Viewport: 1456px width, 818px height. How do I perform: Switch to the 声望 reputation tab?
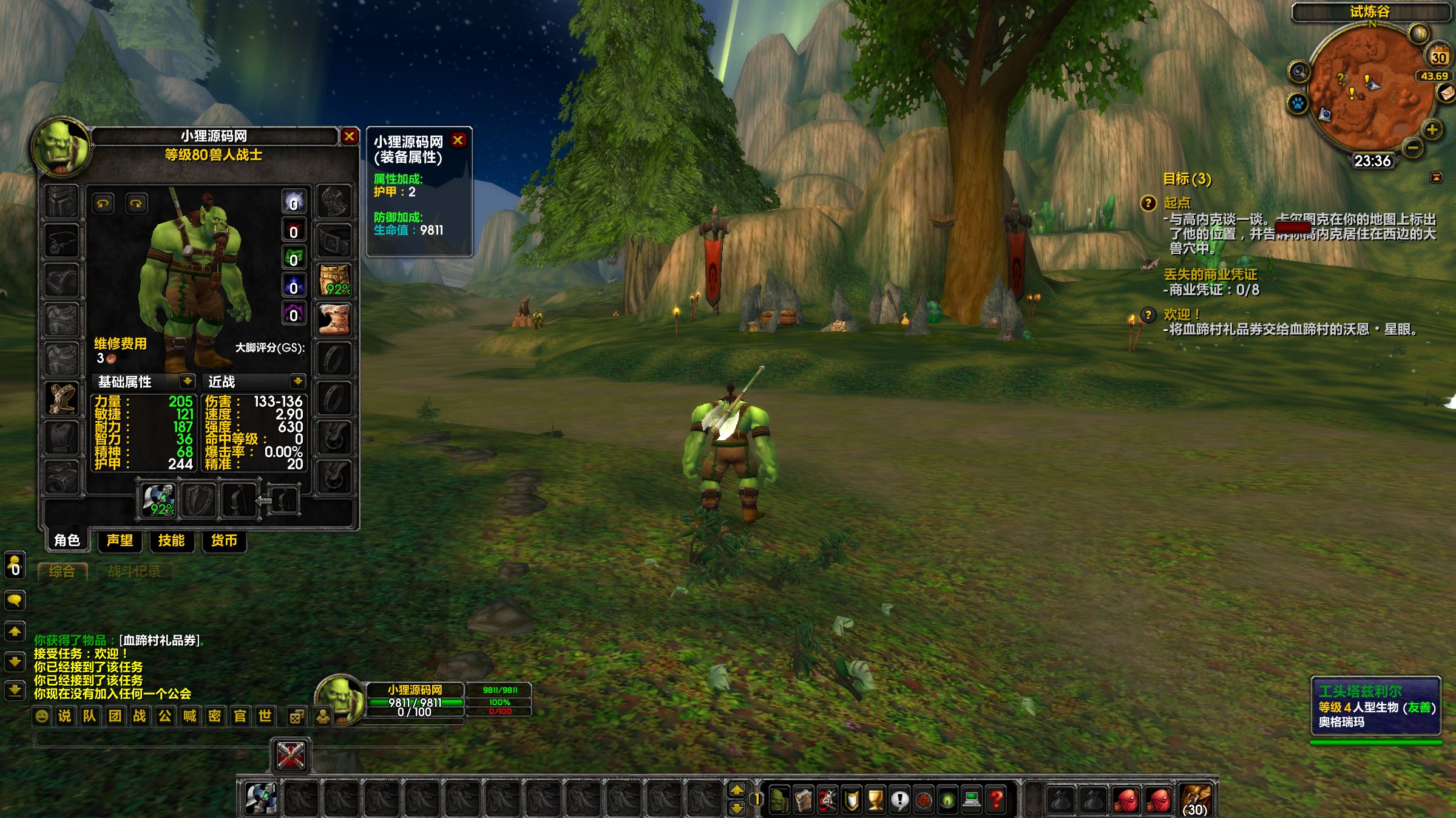[120, 540]
